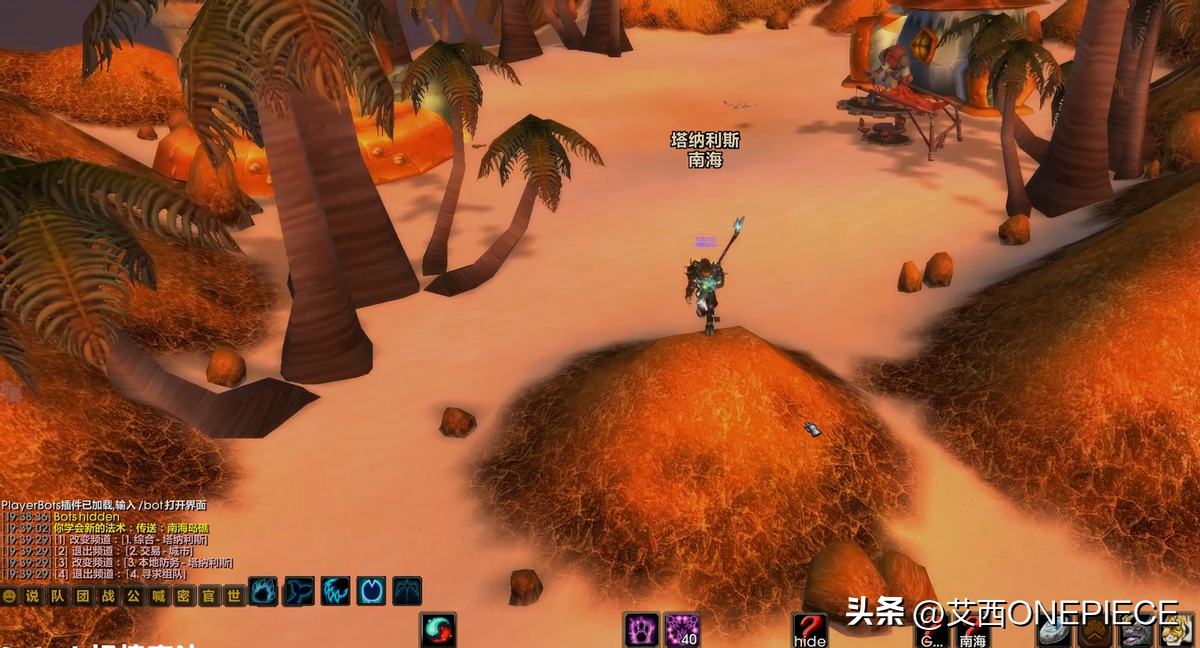The image size is (1200, 648).
Task: Click the red question mark hide macro
Action: click(x=809, y=631)
